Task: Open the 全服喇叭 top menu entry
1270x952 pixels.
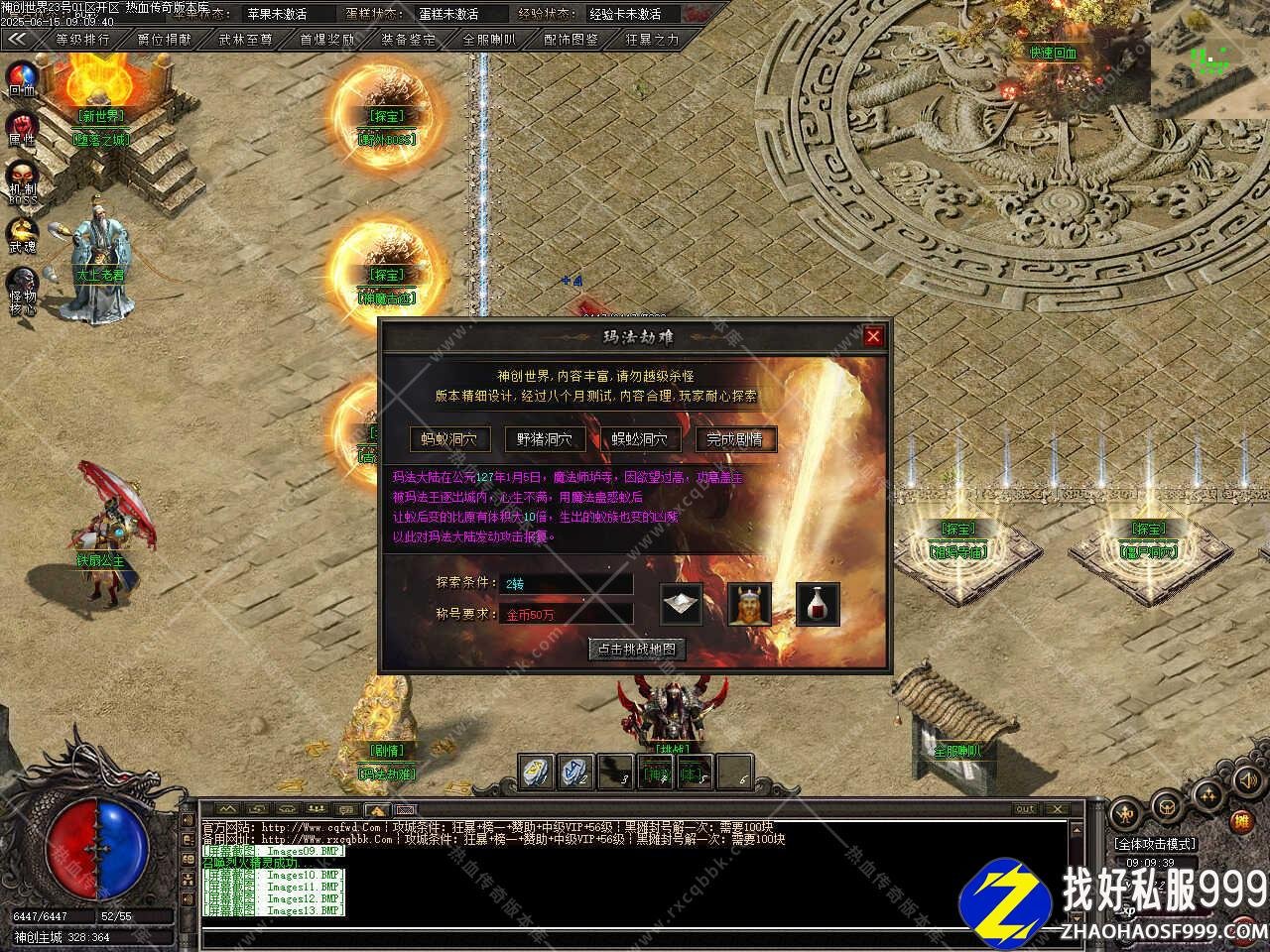Action: pos(489,40)
